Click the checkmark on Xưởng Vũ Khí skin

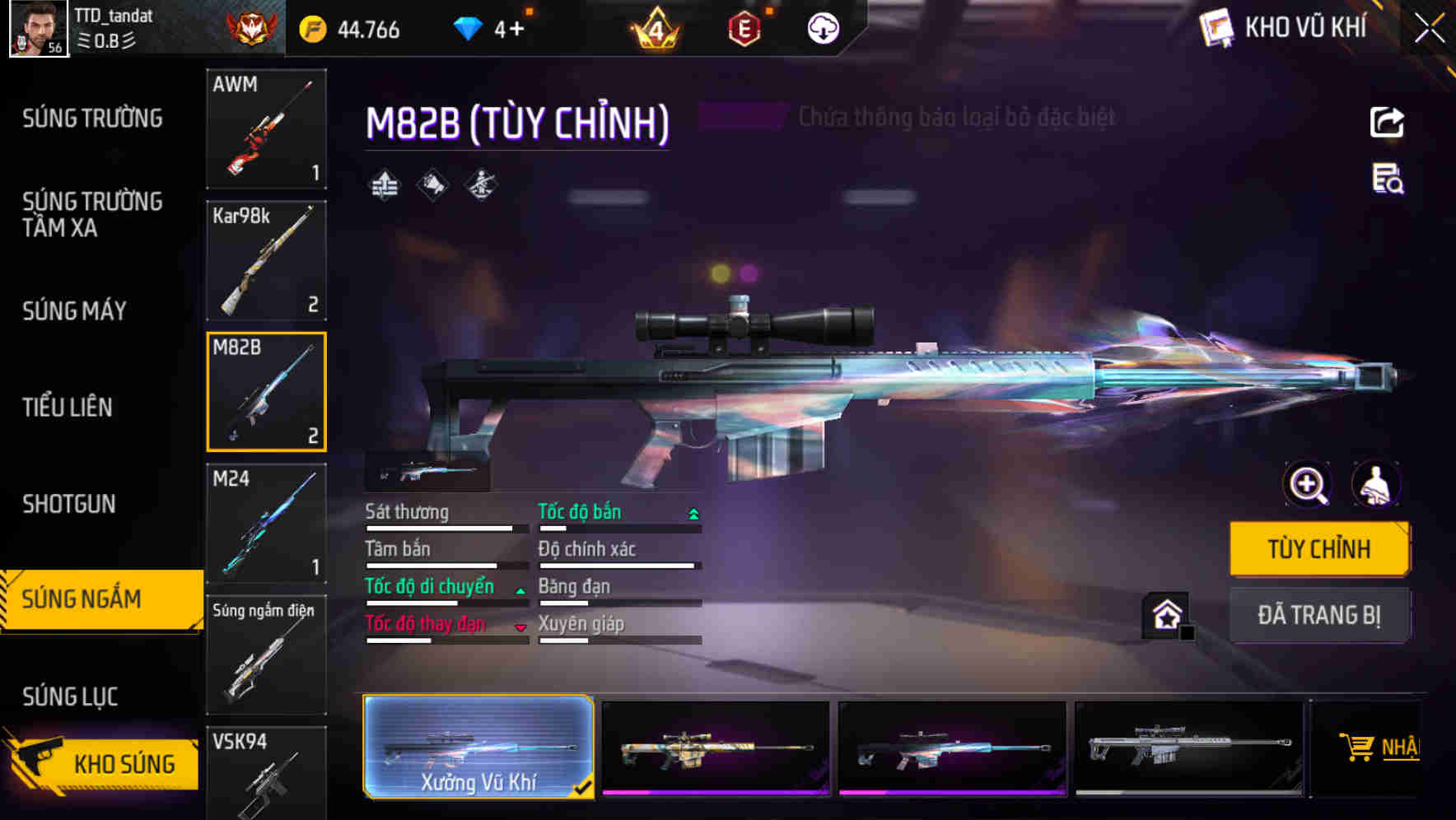(586, 786)
